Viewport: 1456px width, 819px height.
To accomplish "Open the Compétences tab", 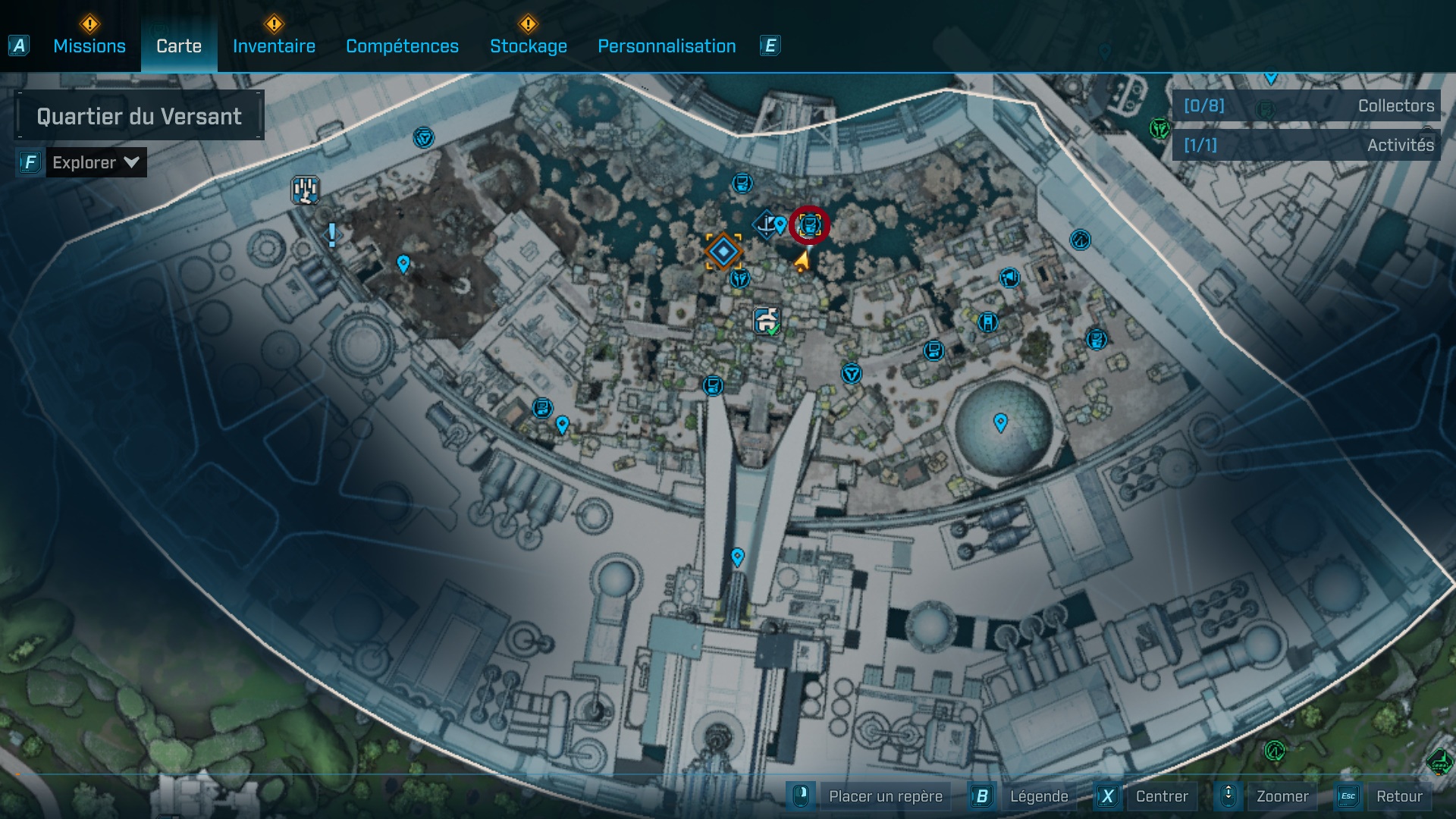I will tap(402, 46).
